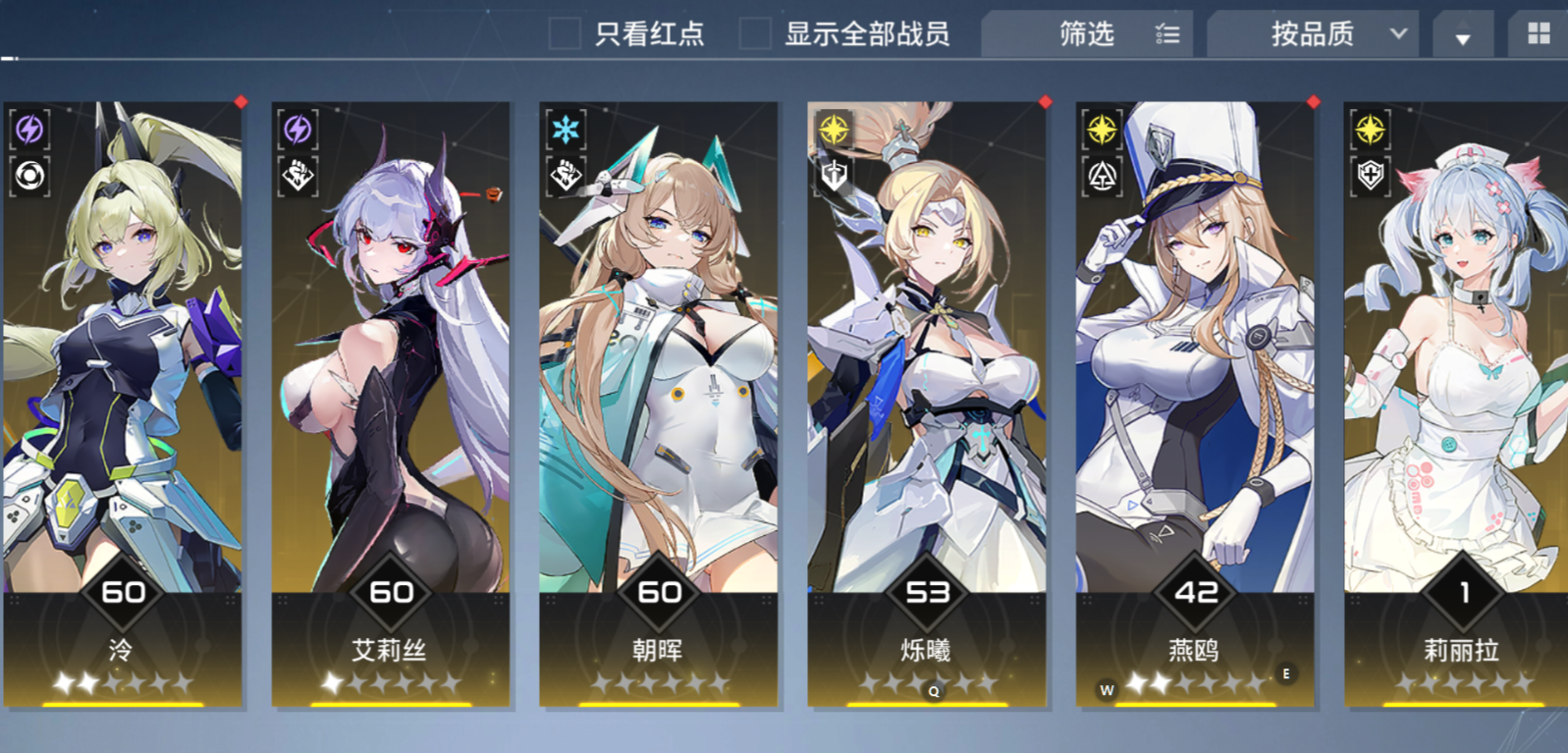Open the 按品质 sort dropdown
Screen dimensions: 1568x753
pyautogui.click(x=1310, y=34)
